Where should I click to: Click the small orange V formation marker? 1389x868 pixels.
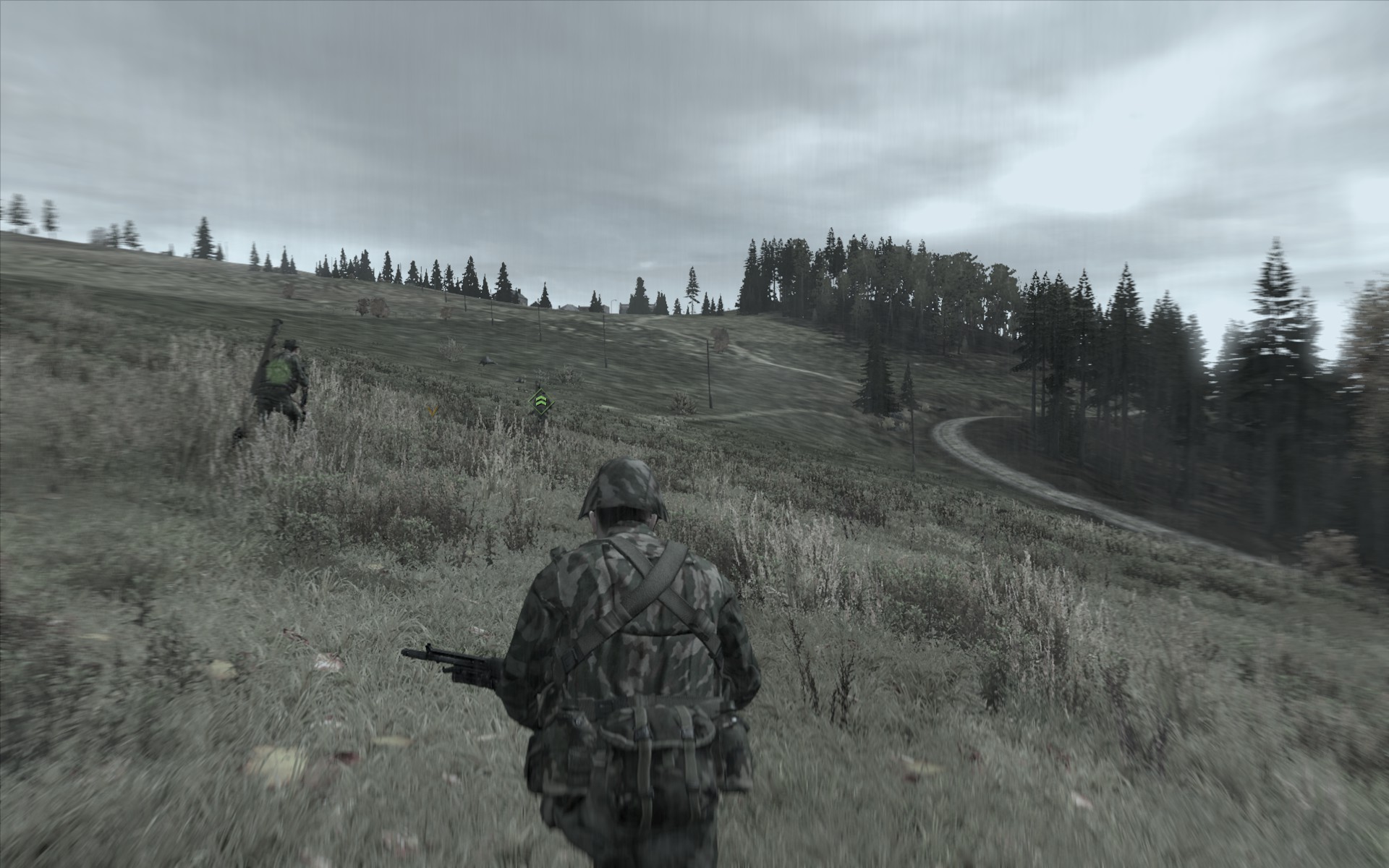pos(433,410)
